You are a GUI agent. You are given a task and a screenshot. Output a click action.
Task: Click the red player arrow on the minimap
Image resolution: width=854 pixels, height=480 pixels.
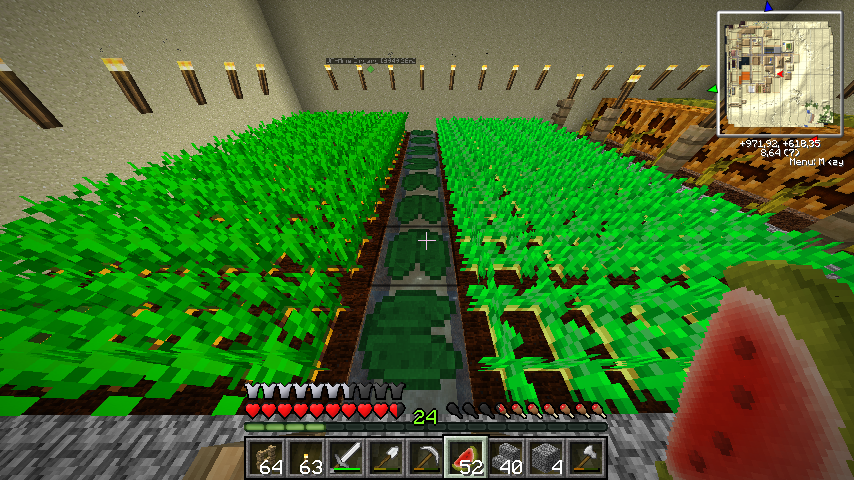780,72
